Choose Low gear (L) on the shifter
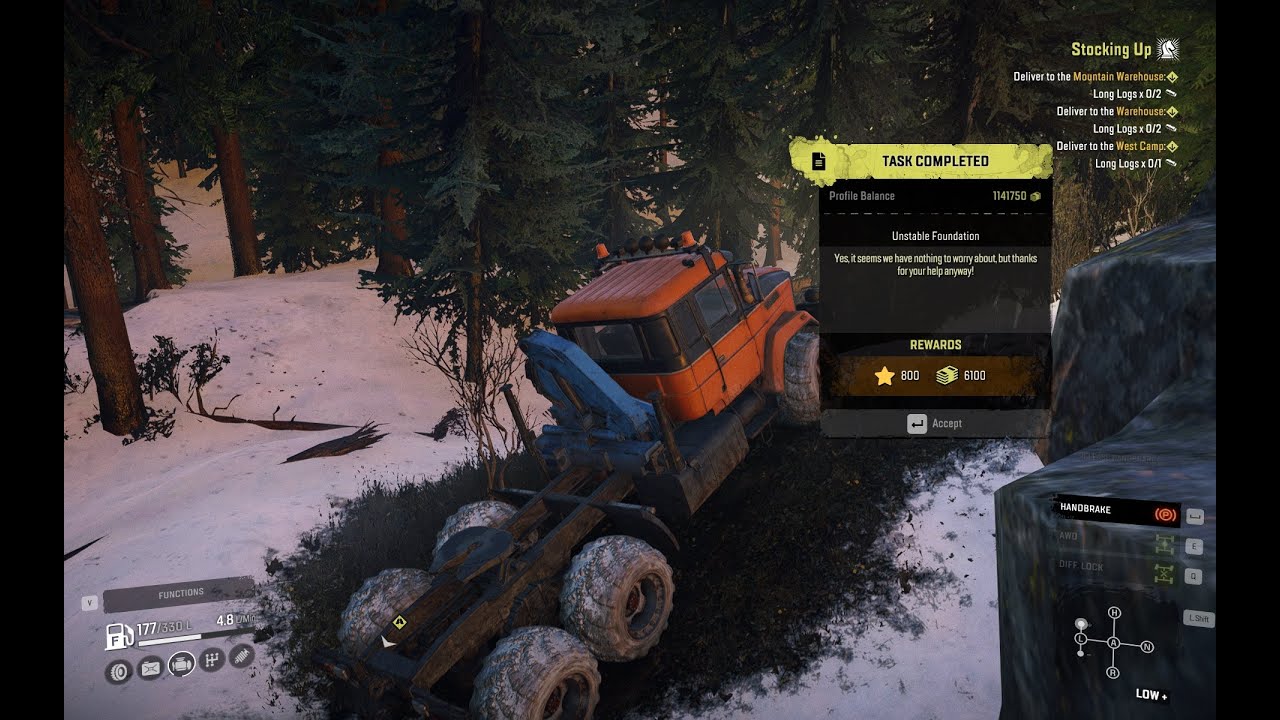 click(x=1081, y=638)
